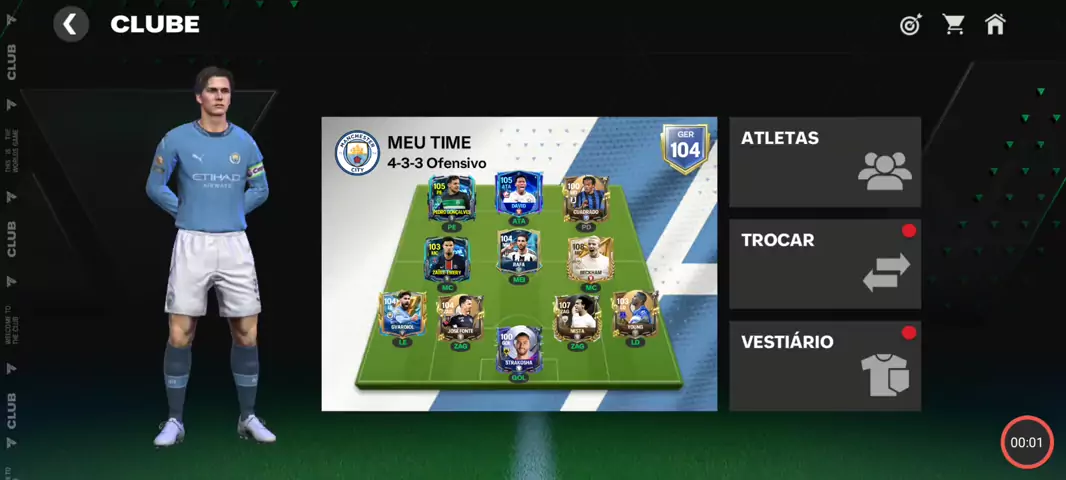The height and width of the screenshot is (480, 1066).
Task: Open the shopping cart store
Action: tap(954, 25)
